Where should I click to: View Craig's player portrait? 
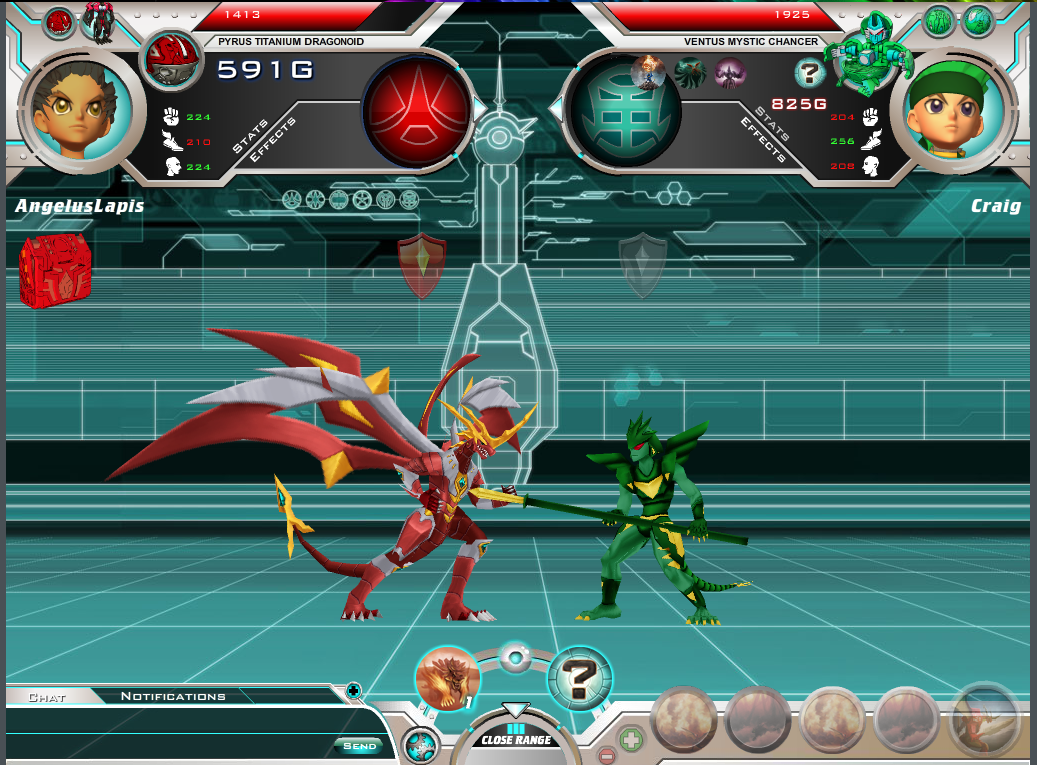click(x=955, y=110)
